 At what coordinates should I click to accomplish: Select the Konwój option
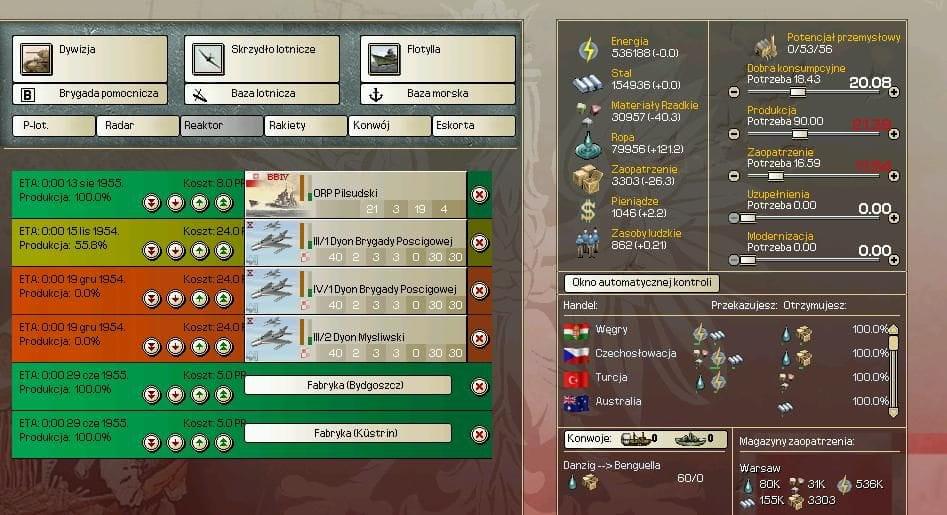pos(389,126)
